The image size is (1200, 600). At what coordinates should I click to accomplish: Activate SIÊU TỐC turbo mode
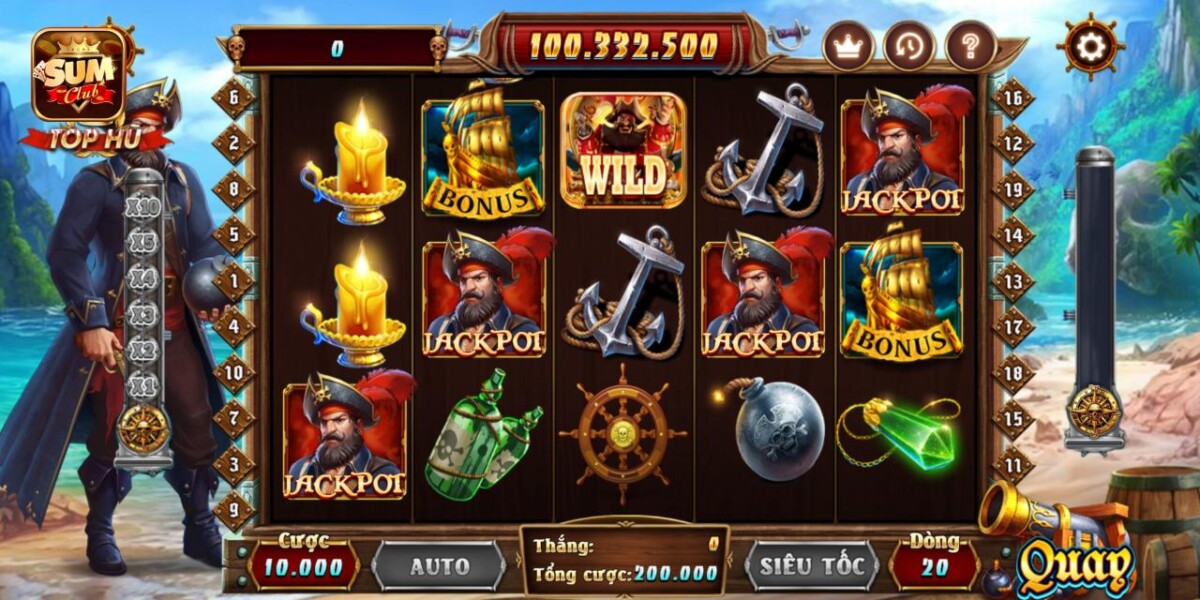point(811,566)
